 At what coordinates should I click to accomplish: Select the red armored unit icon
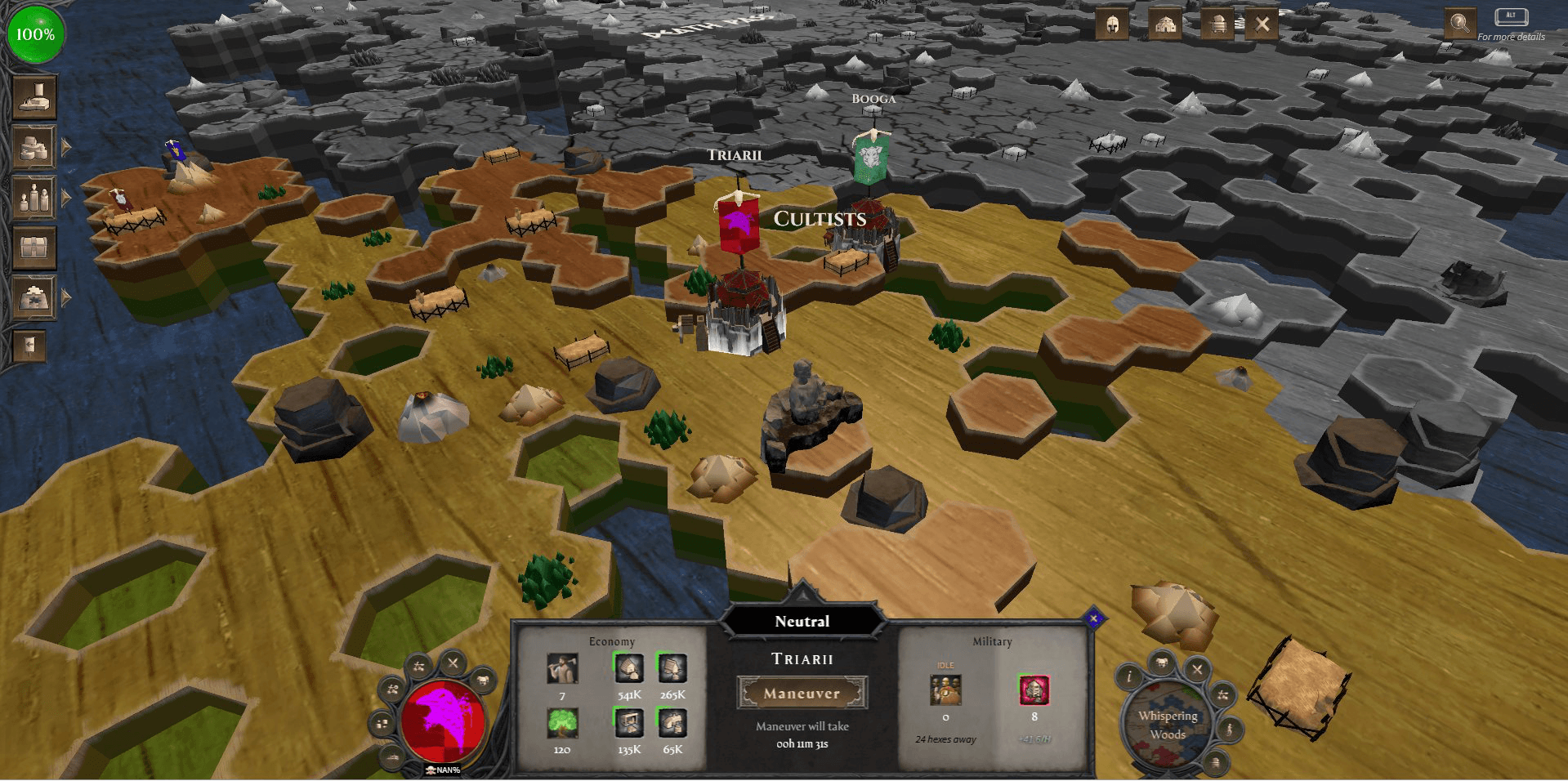(1034, 690)
